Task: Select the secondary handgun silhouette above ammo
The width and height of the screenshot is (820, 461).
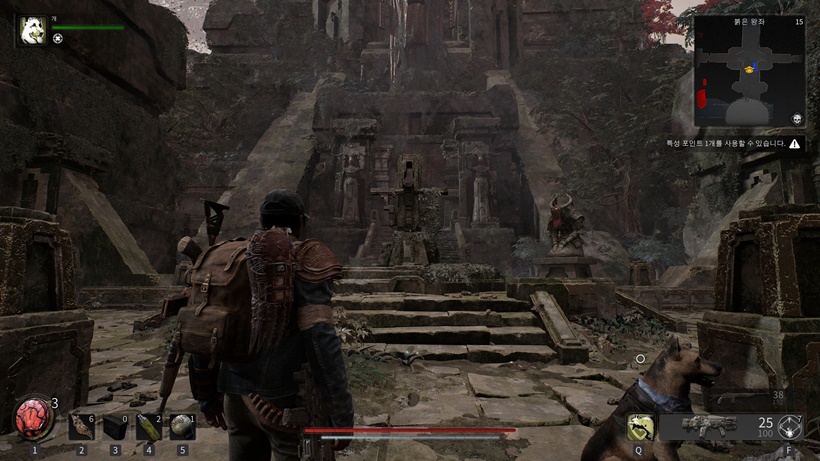Action: [745, 398]
